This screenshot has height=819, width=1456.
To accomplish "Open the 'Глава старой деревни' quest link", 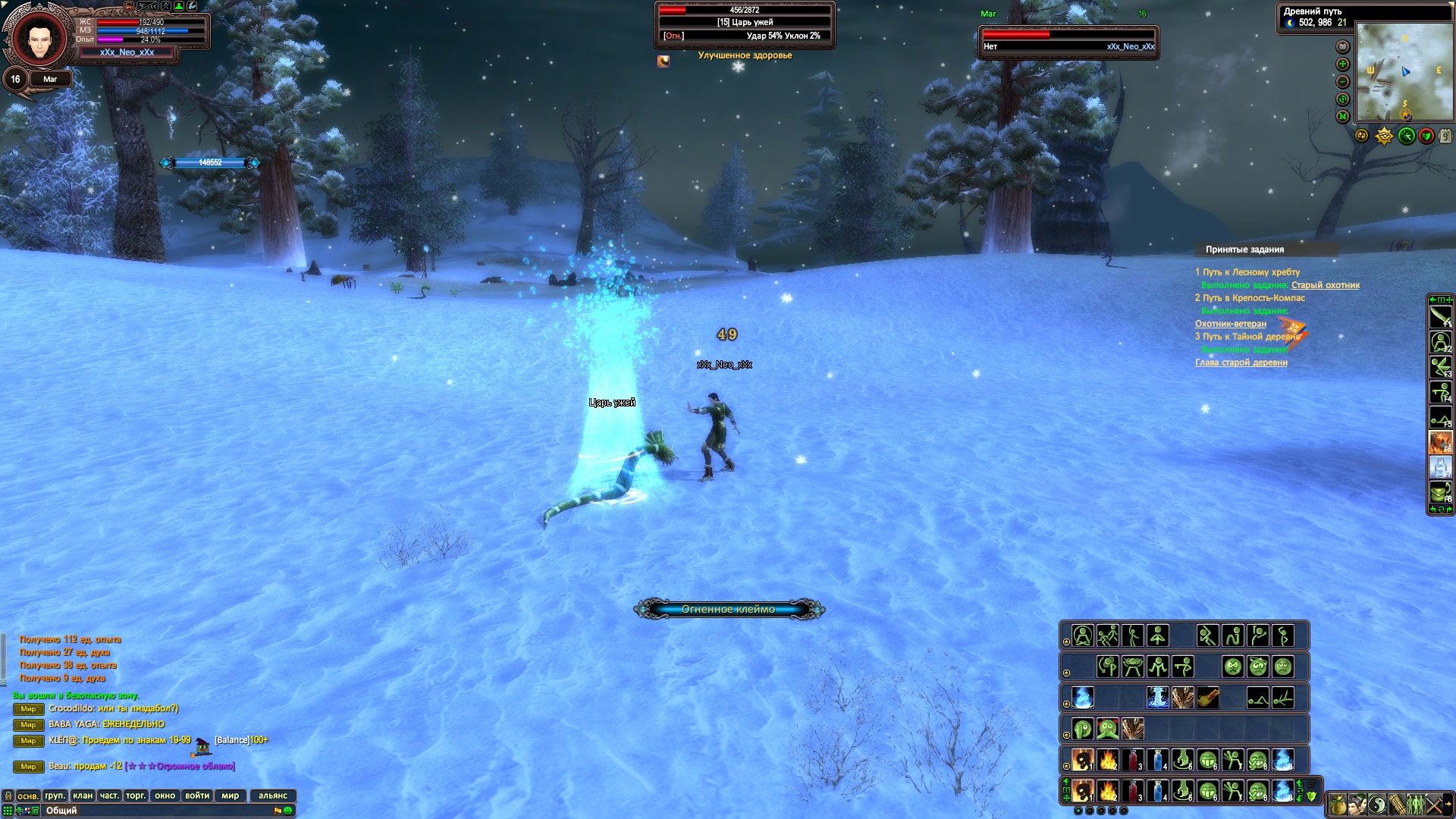I will [x=1241, y=362].
